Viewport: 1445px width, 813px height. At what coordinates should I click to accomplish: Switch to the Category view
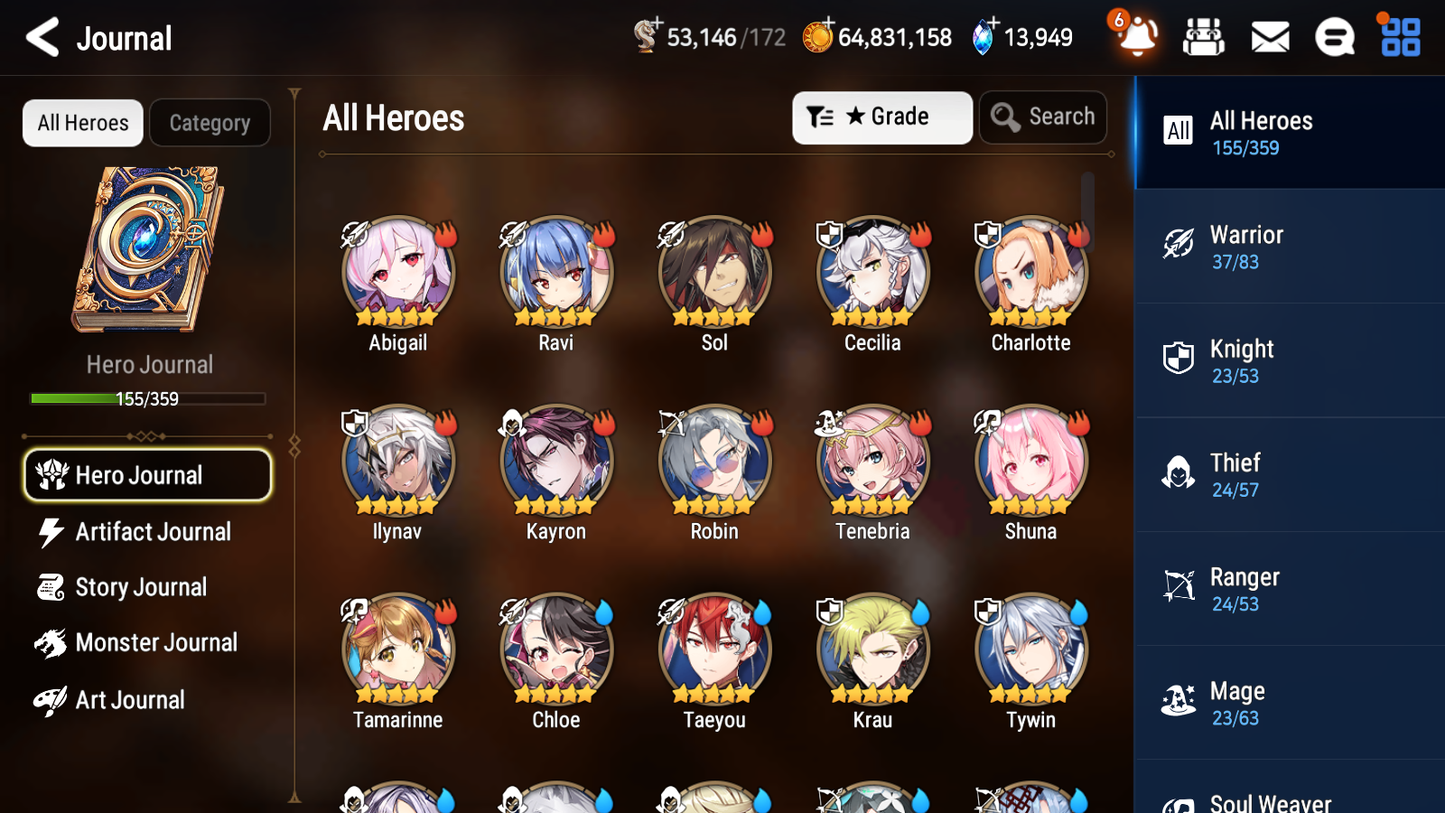210,122
